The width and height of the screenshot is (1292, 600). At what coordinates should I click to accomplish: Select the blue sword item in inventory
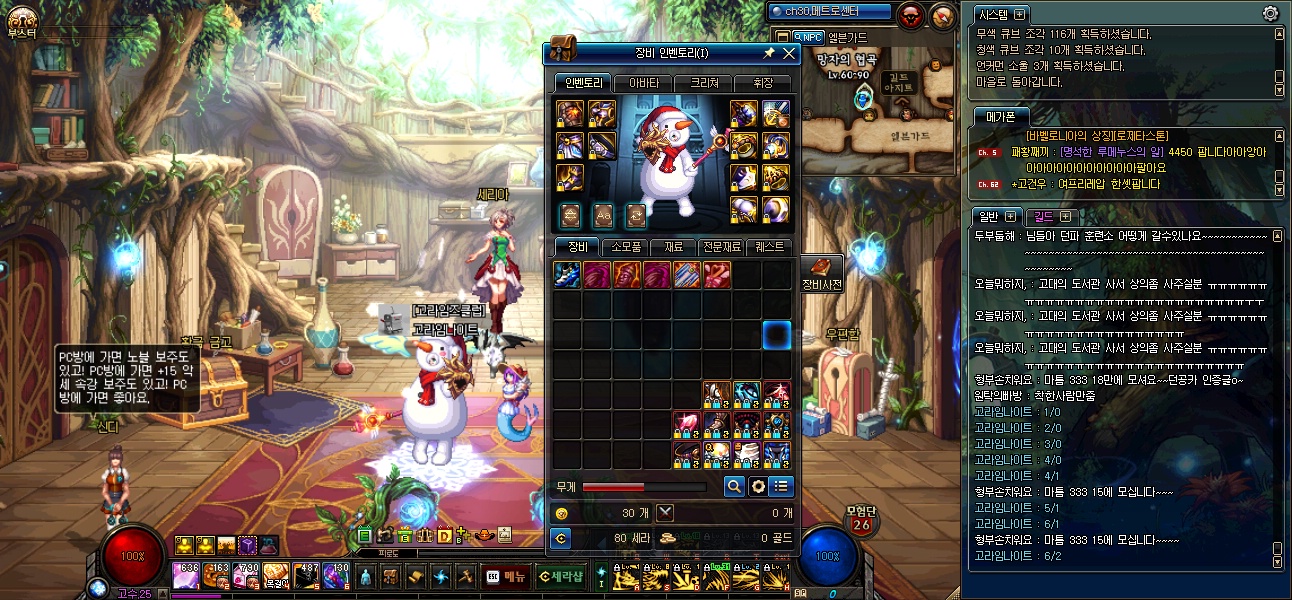567,275
